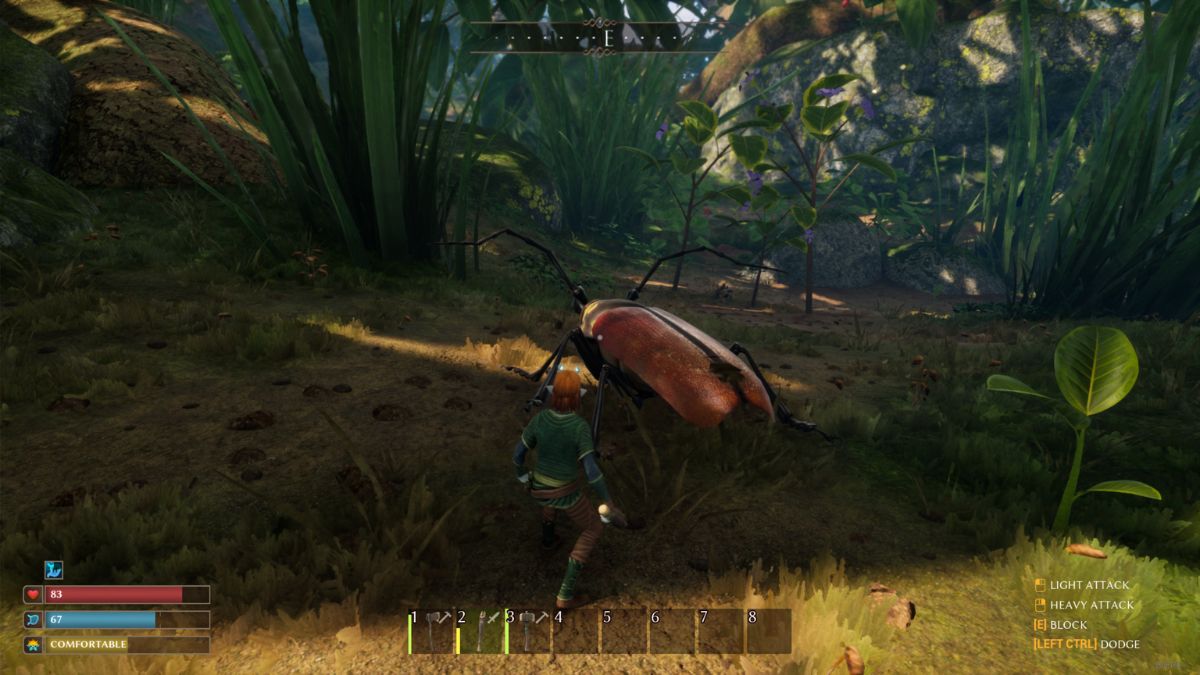
Task: Choose the hammer in hotbar slot 3
Action: [x=529, y=632]
